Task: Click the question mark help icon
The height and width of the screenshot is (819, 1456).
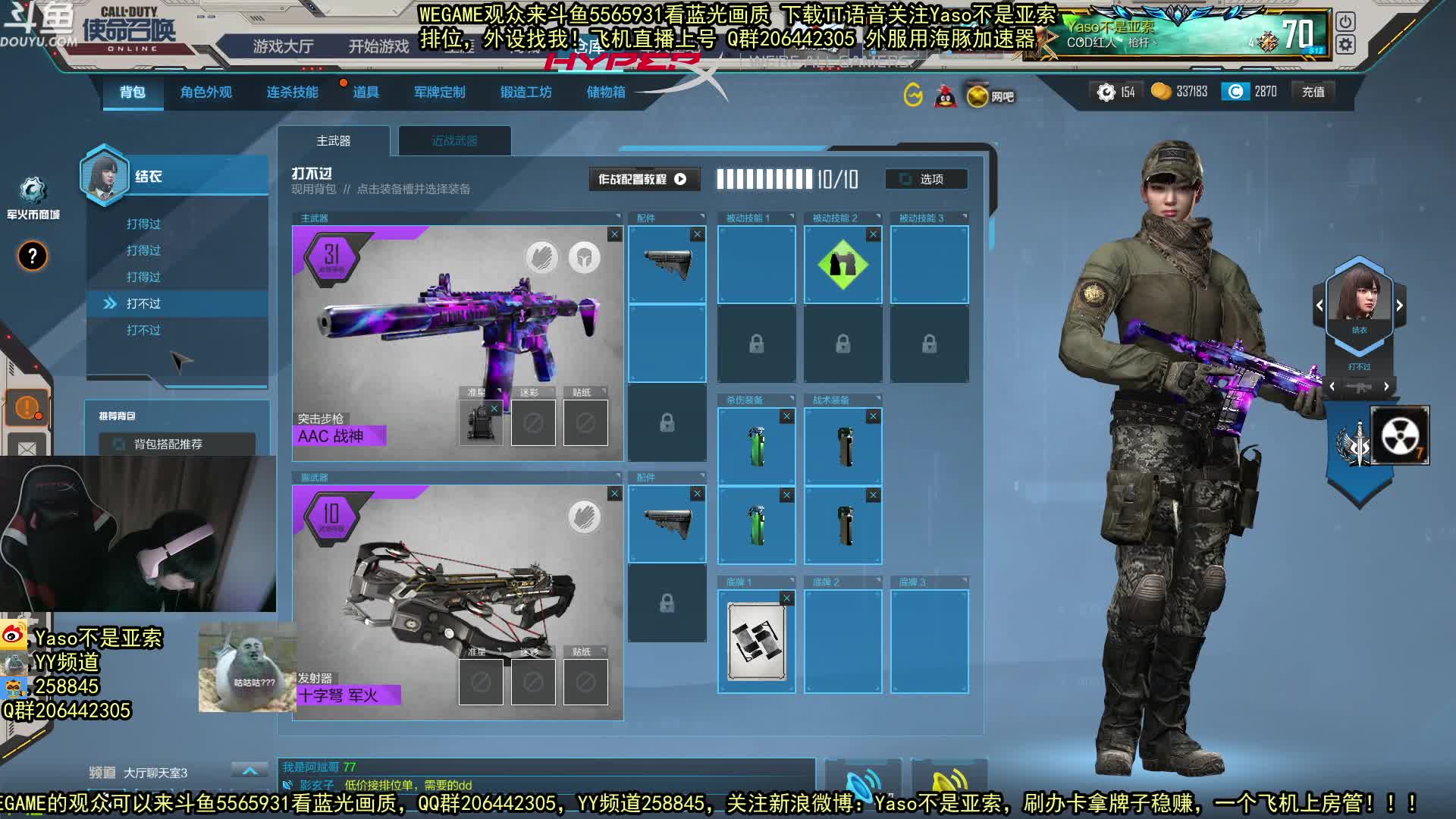Action: pyautogui.click(x=33, y=256)
